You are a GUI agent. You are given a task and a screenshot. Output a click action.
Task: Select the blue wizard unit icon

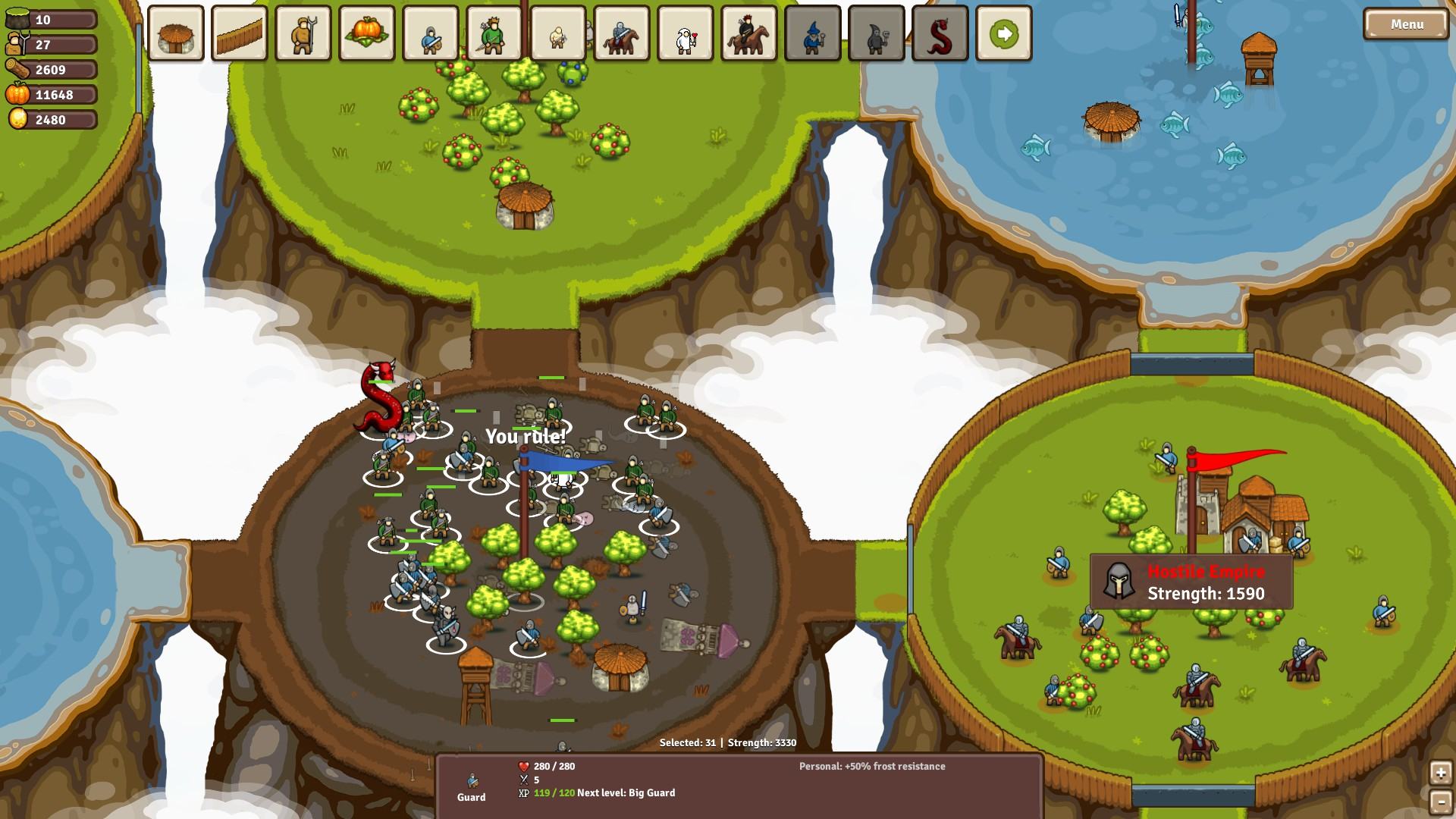point(813,33)
